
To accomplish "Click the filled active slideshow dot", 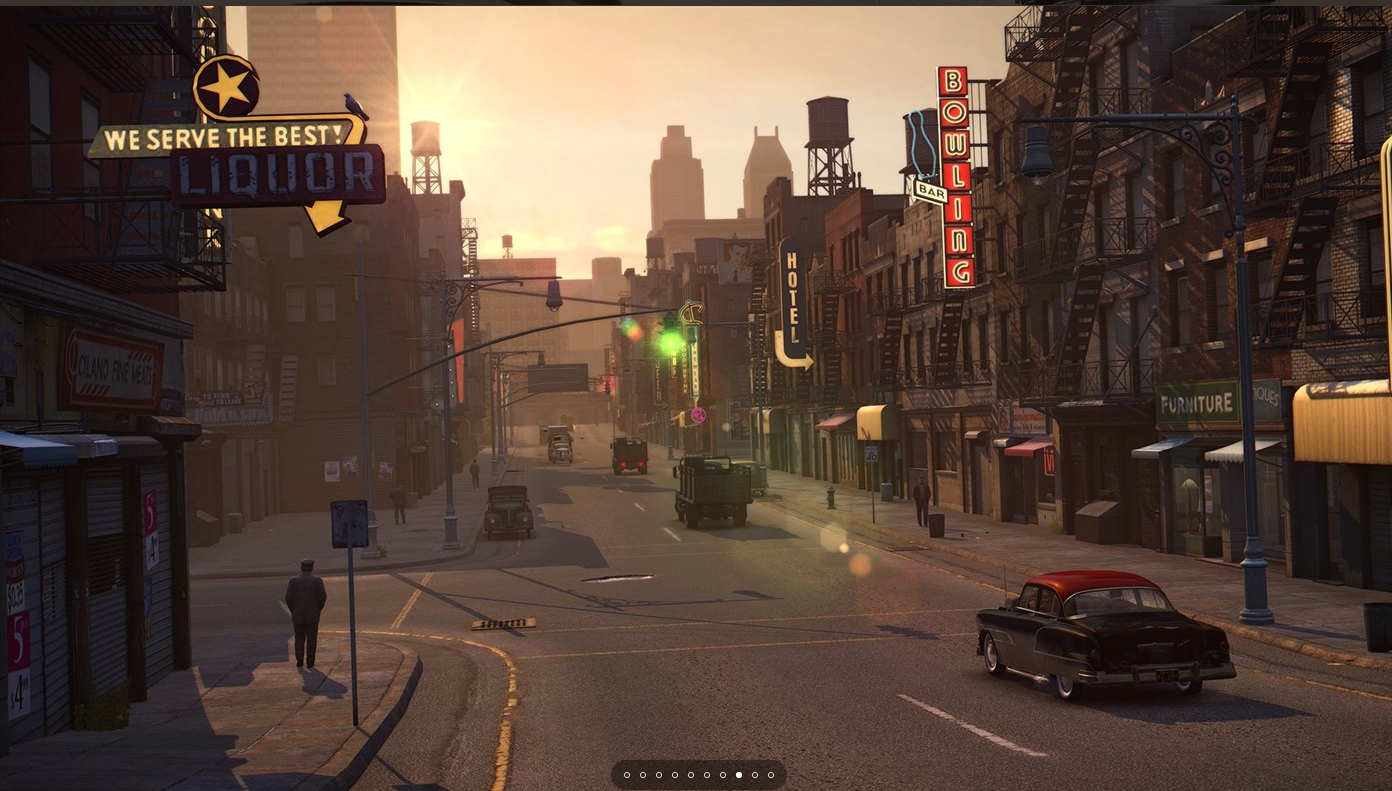I will [739, 775].
